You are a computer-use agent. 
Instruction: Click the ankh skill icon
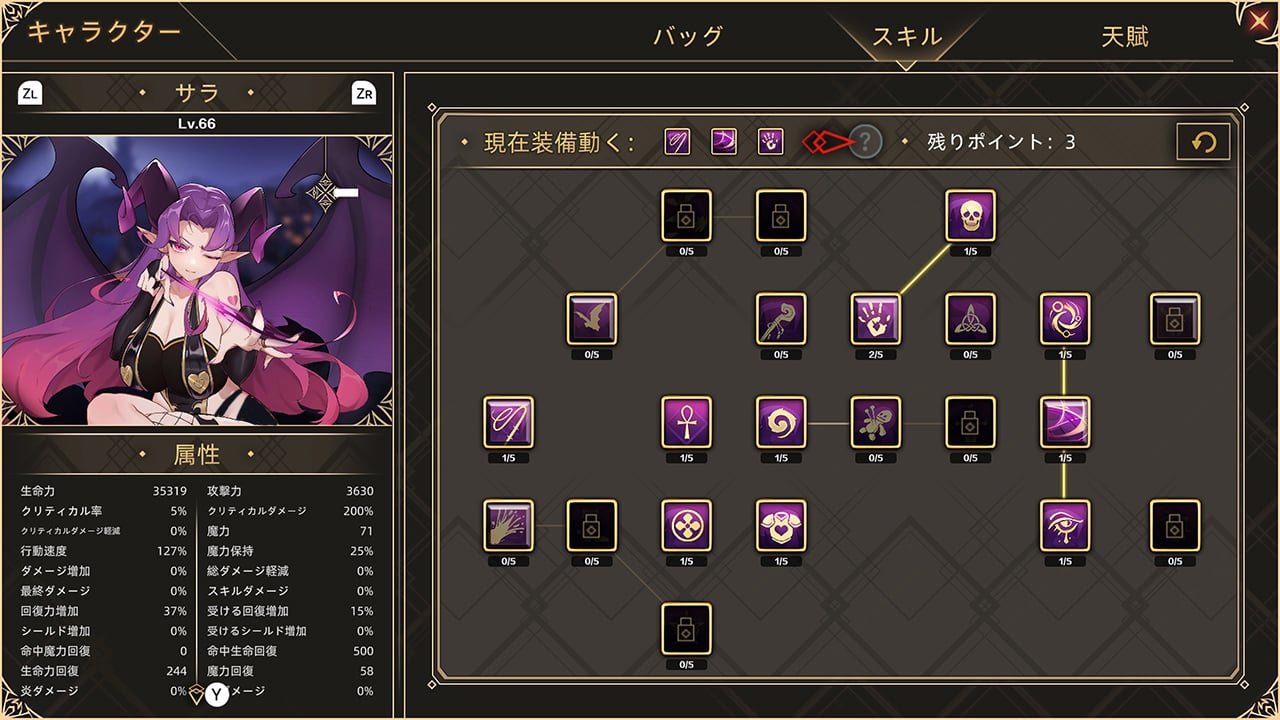point(686,424)
